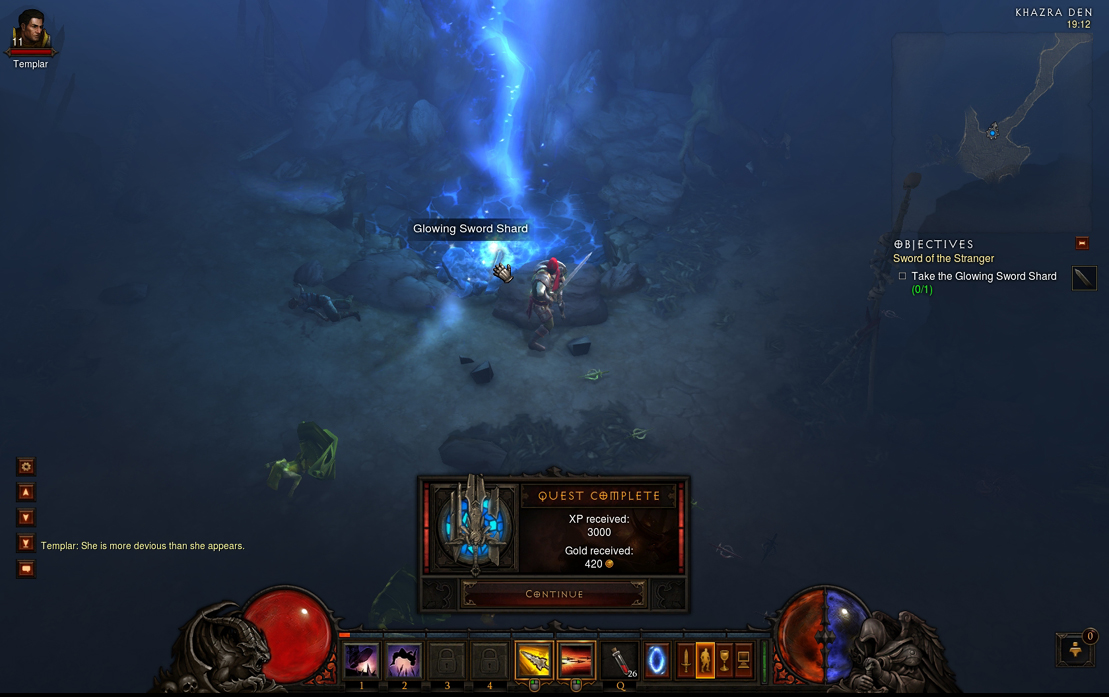Open the chalice menu button
The height and width of the screenshot is (697, 1109).
tap(724, 660)
